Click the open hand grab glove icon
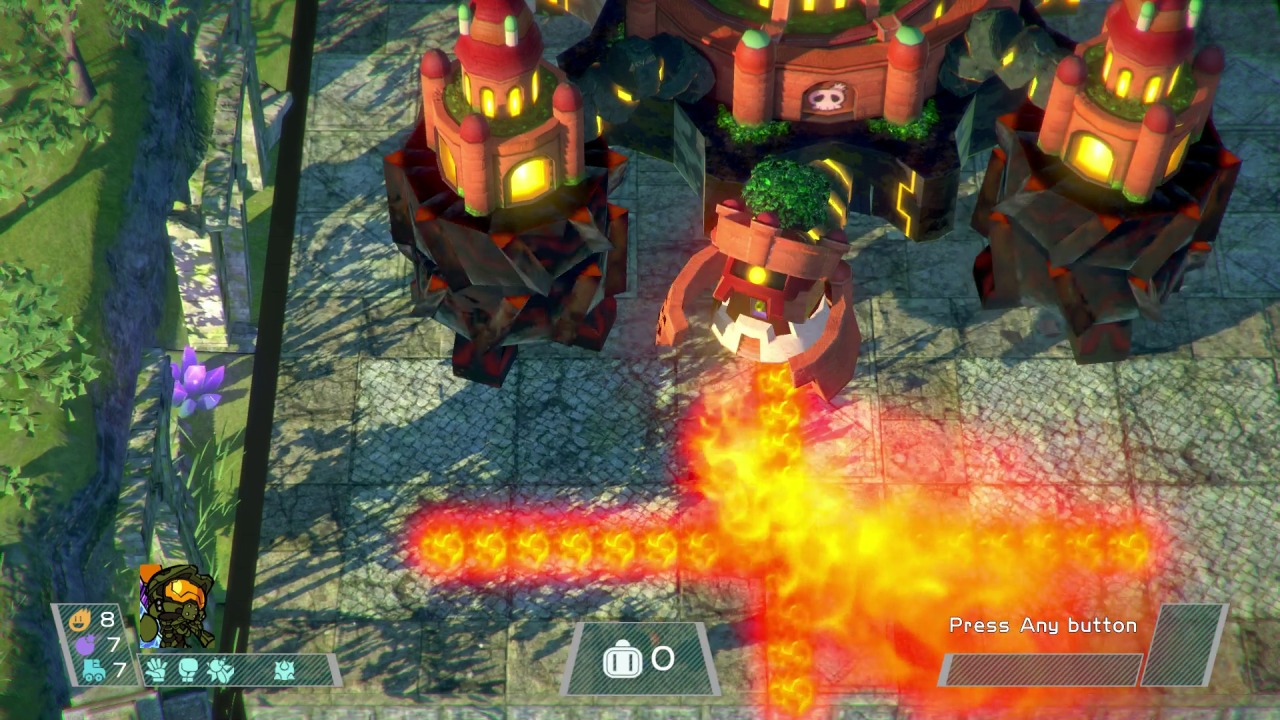The height and width of the screenshot is (720, 1280). [156, 670]
